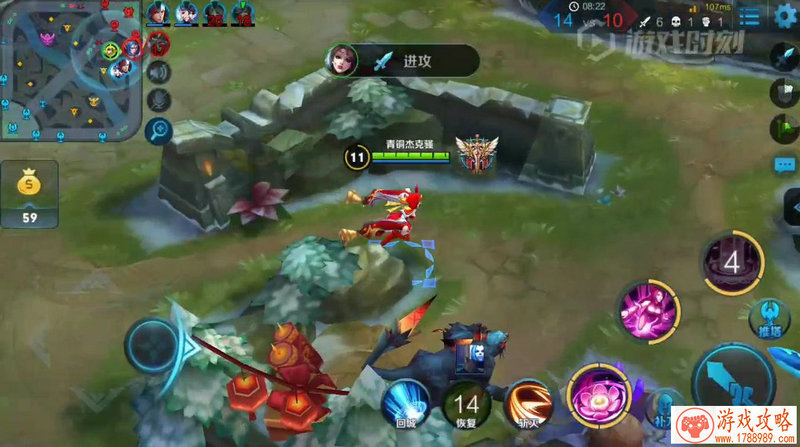Tap the ability on cooldown showing 4
800x447 pixels.
[731, 264]
